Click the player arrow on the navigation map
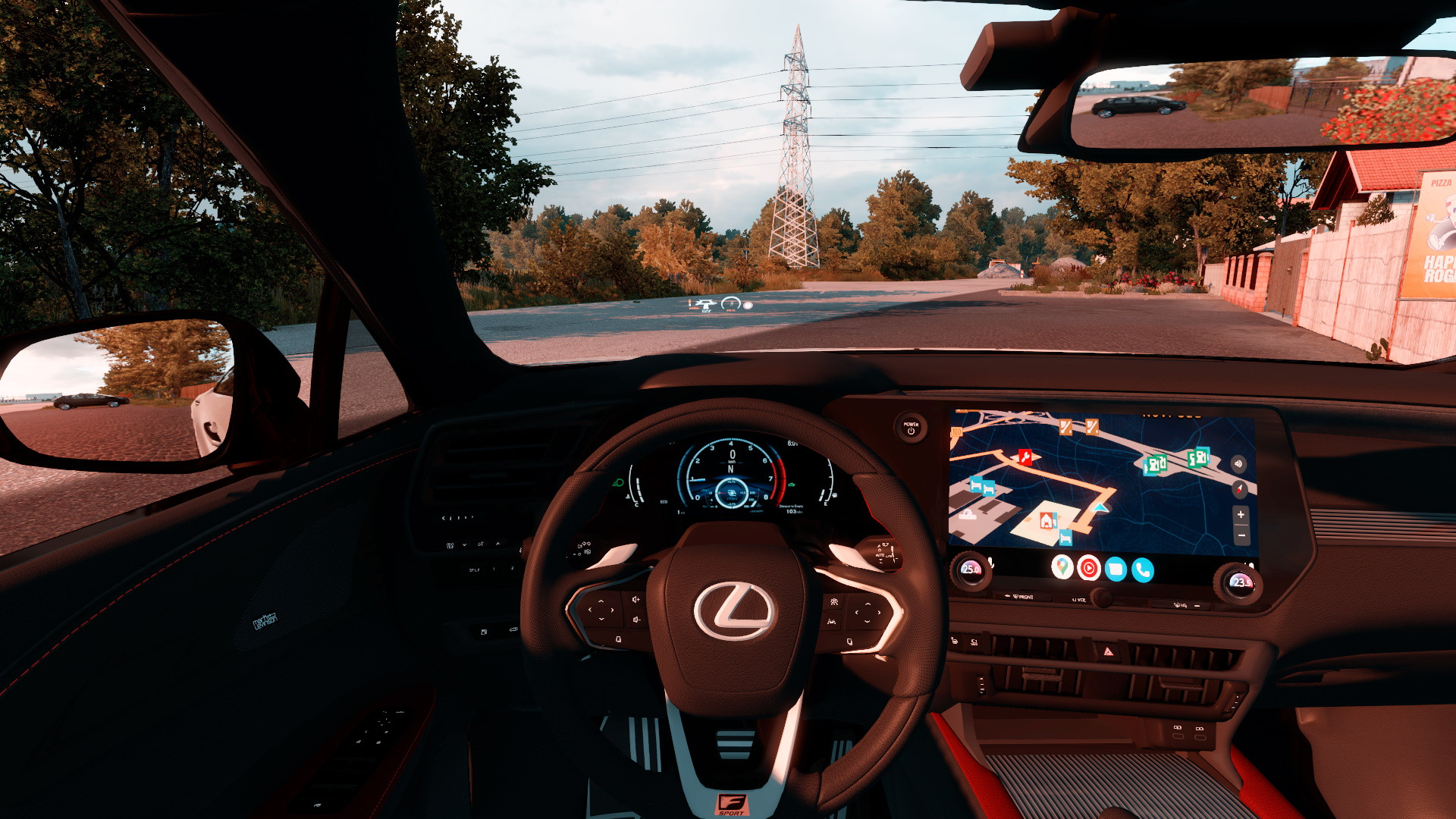 click(x=1100, y=507)
